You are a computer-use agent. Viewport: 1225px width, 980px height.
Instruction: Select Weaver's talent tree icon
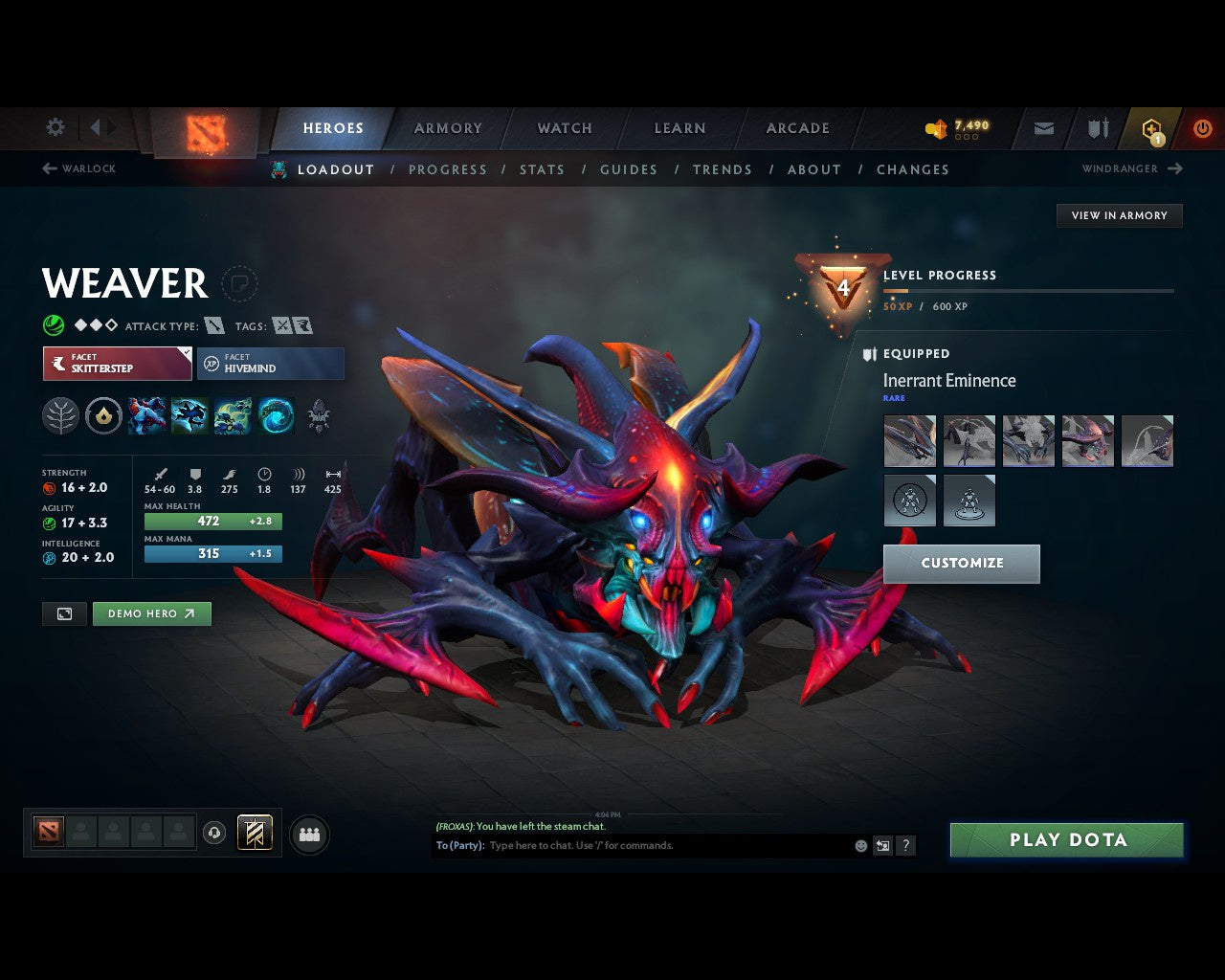point(60,415)
